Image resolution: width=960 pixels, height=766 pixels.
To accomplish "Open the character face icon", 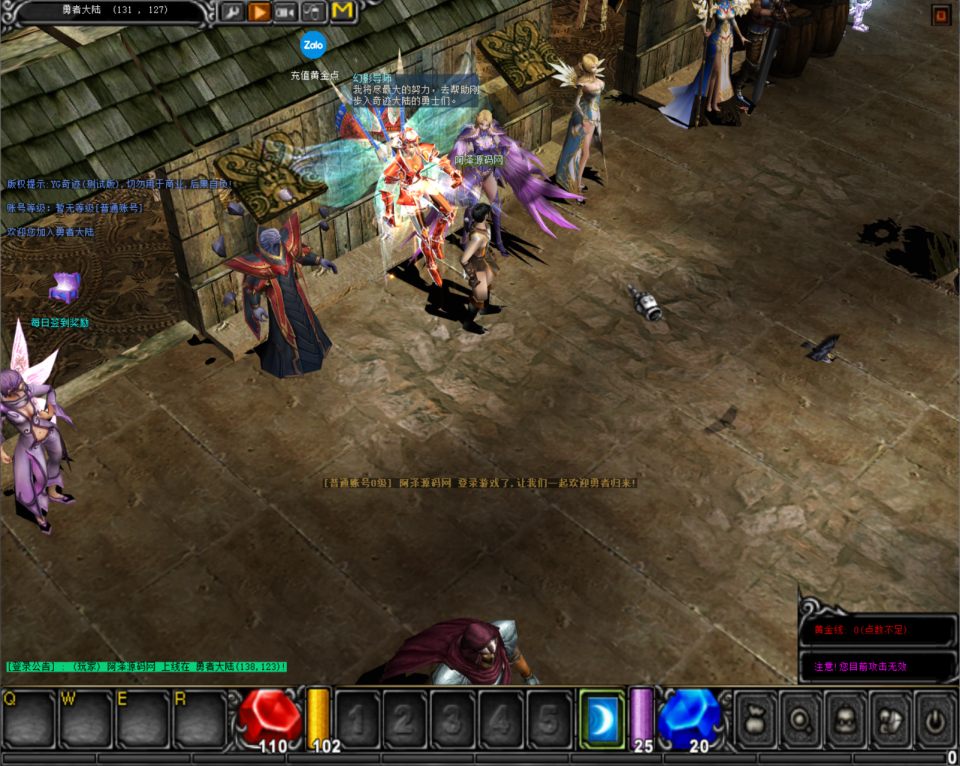I will (846, 719).
